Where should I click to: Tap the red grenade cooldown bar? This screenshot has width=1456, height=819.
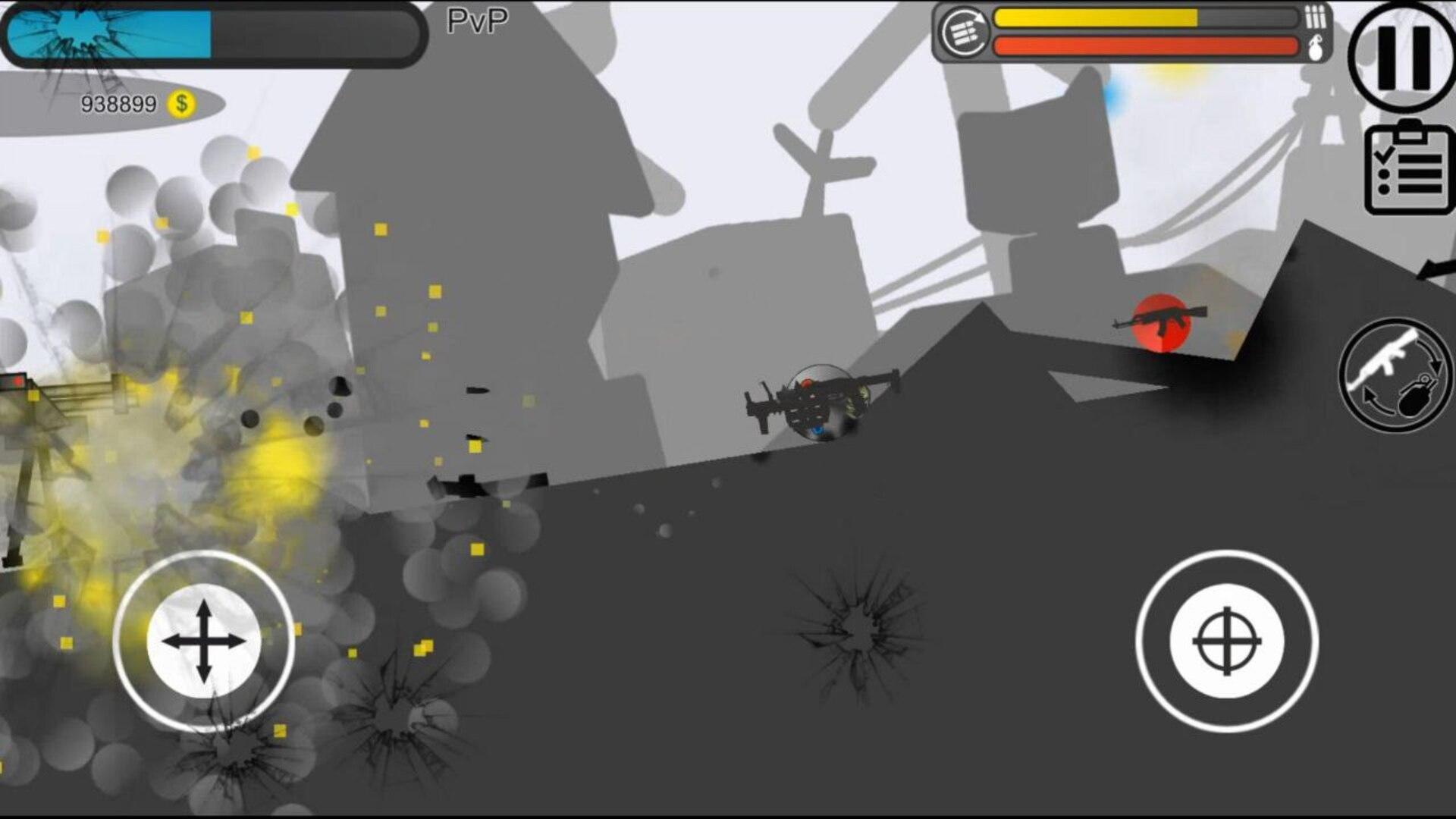(x=1145, y=45)
